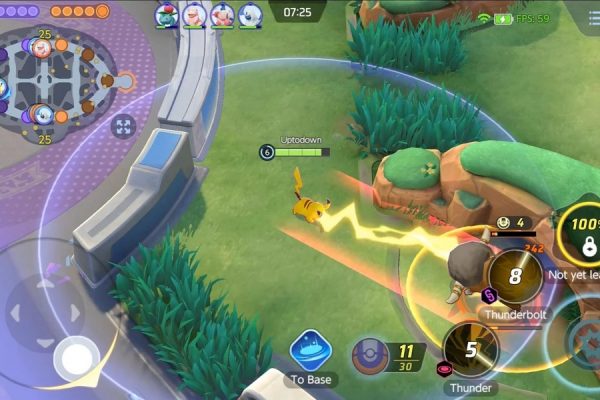Viewport: 600px width, 400px height.
Task: Tap the To Base recall button
Action: (310, 352)
